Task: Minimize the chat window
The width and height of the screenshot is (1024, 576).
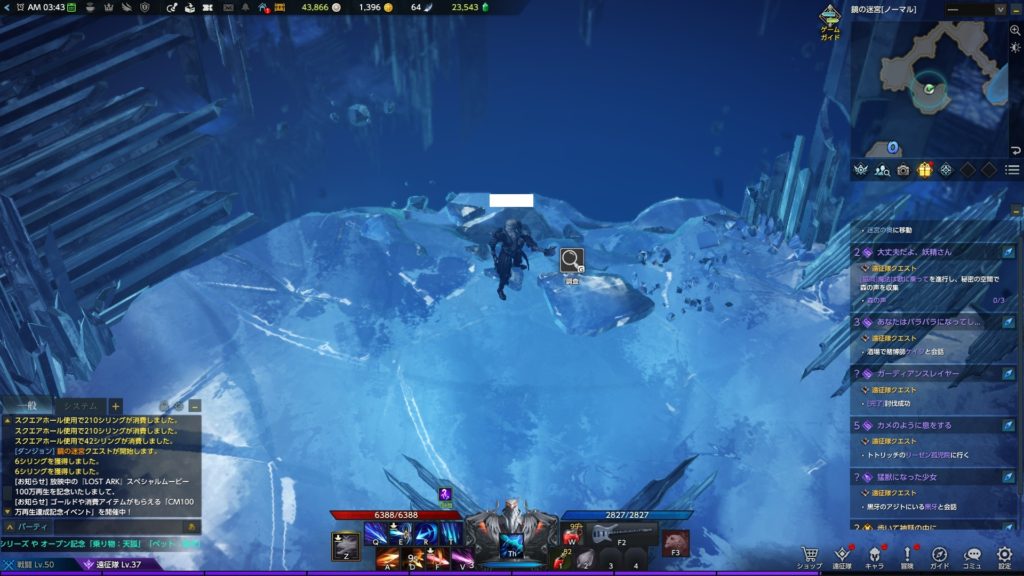Action: coord(194,406)
